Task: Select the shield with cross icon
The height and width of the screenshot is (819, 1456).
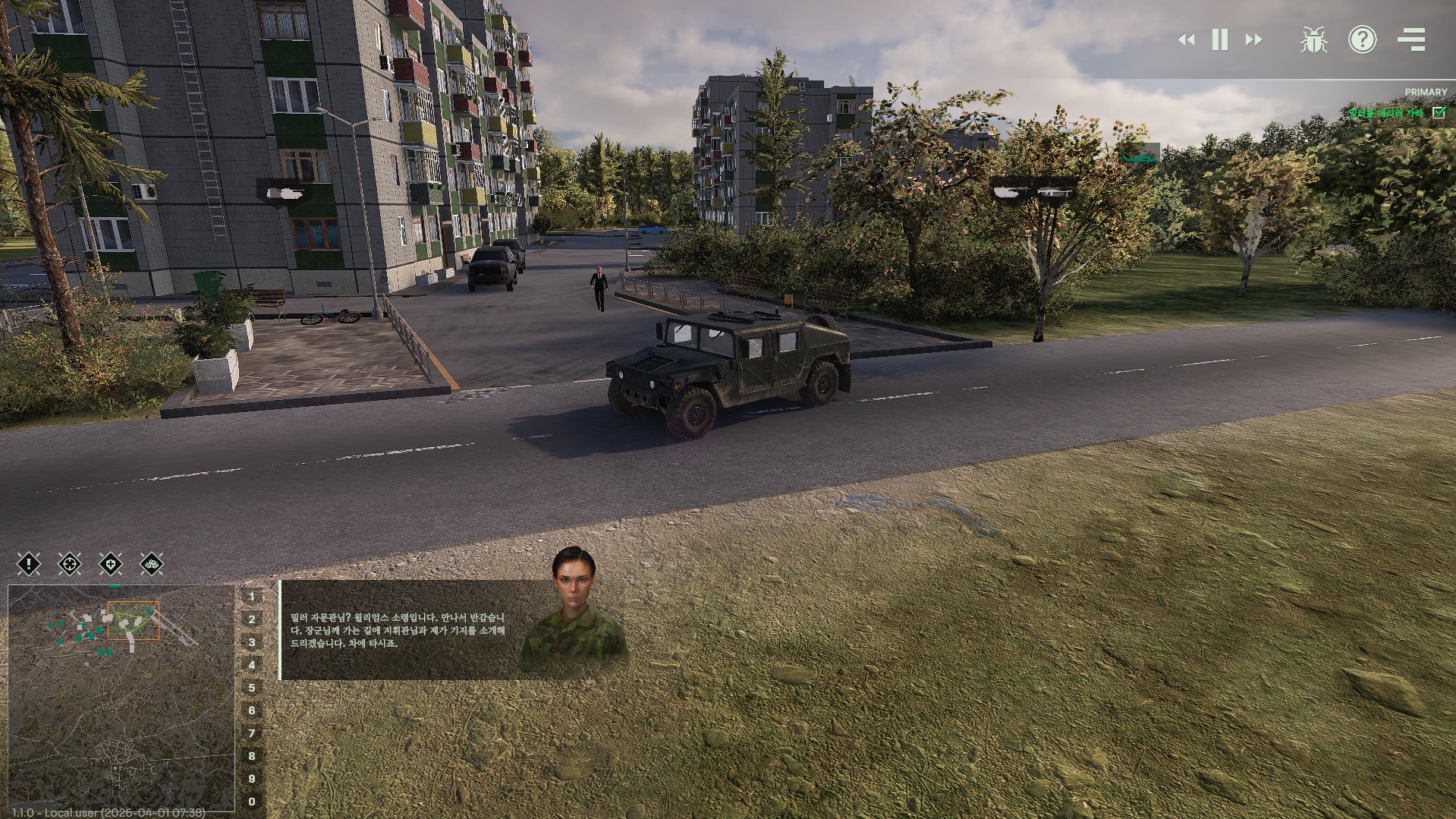Action: pos(111,564)
